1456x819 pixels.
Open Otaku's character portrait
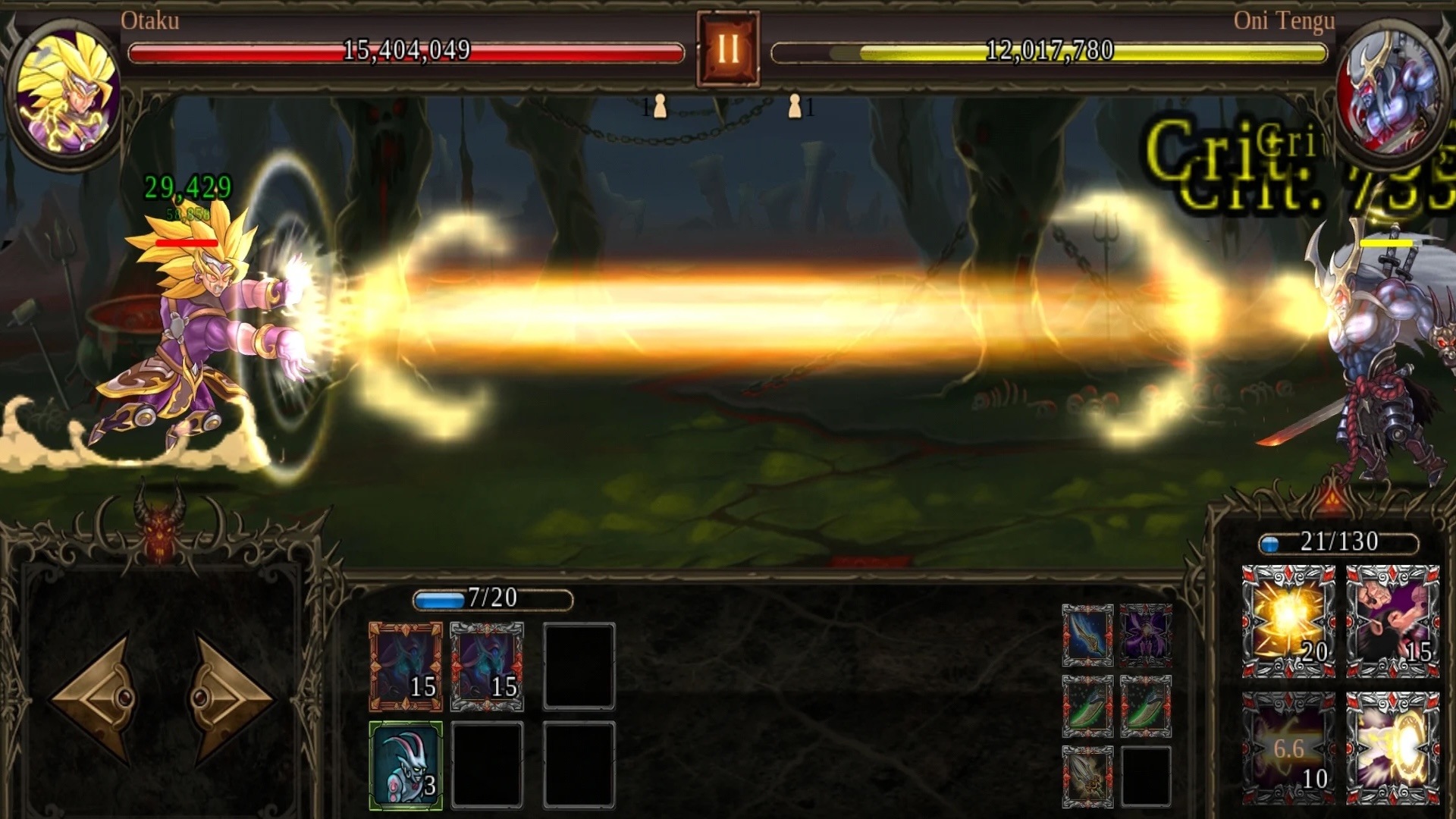click(68, 83)
